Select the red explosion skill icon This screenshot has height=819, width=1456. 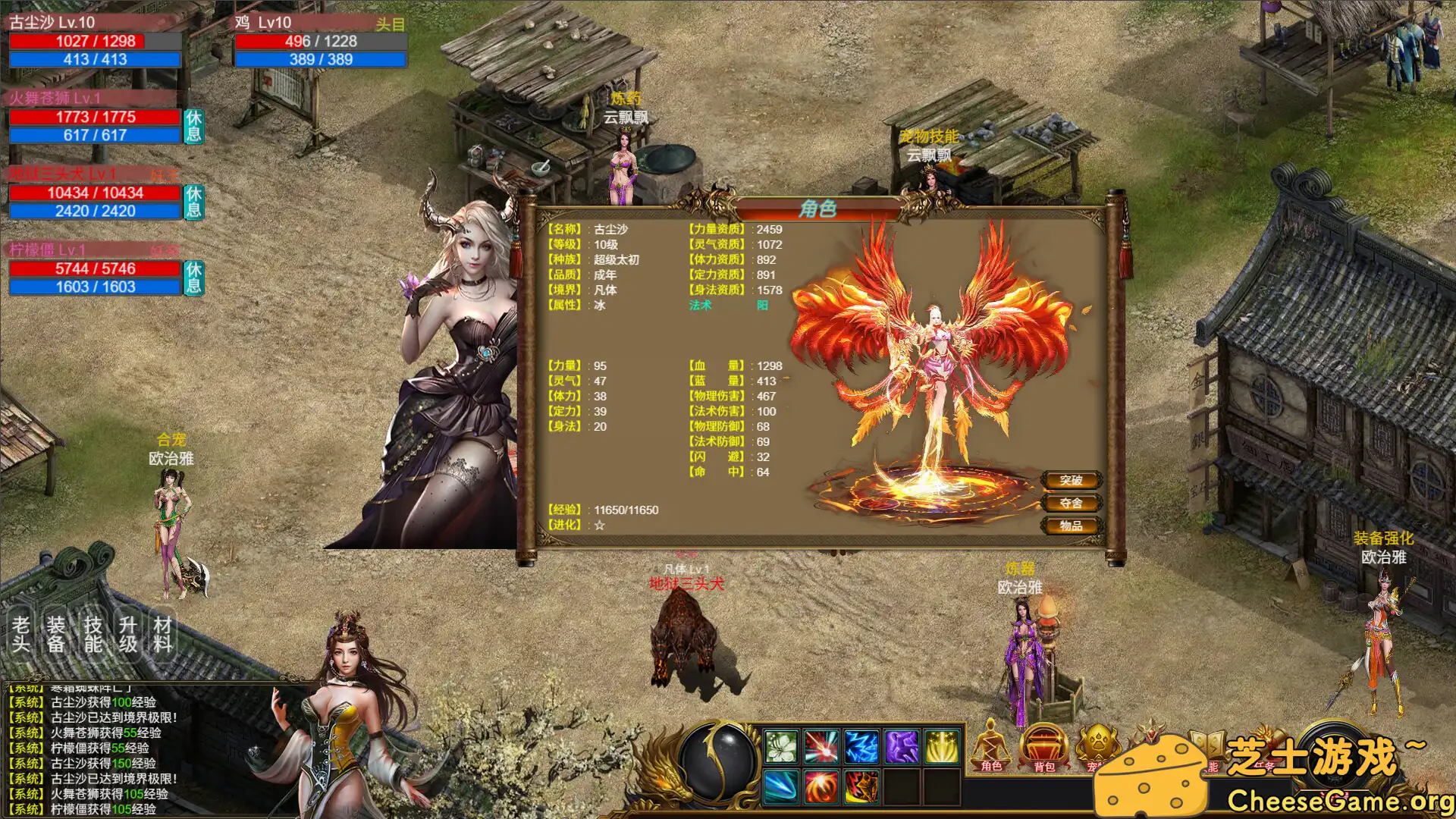point(822,747)
